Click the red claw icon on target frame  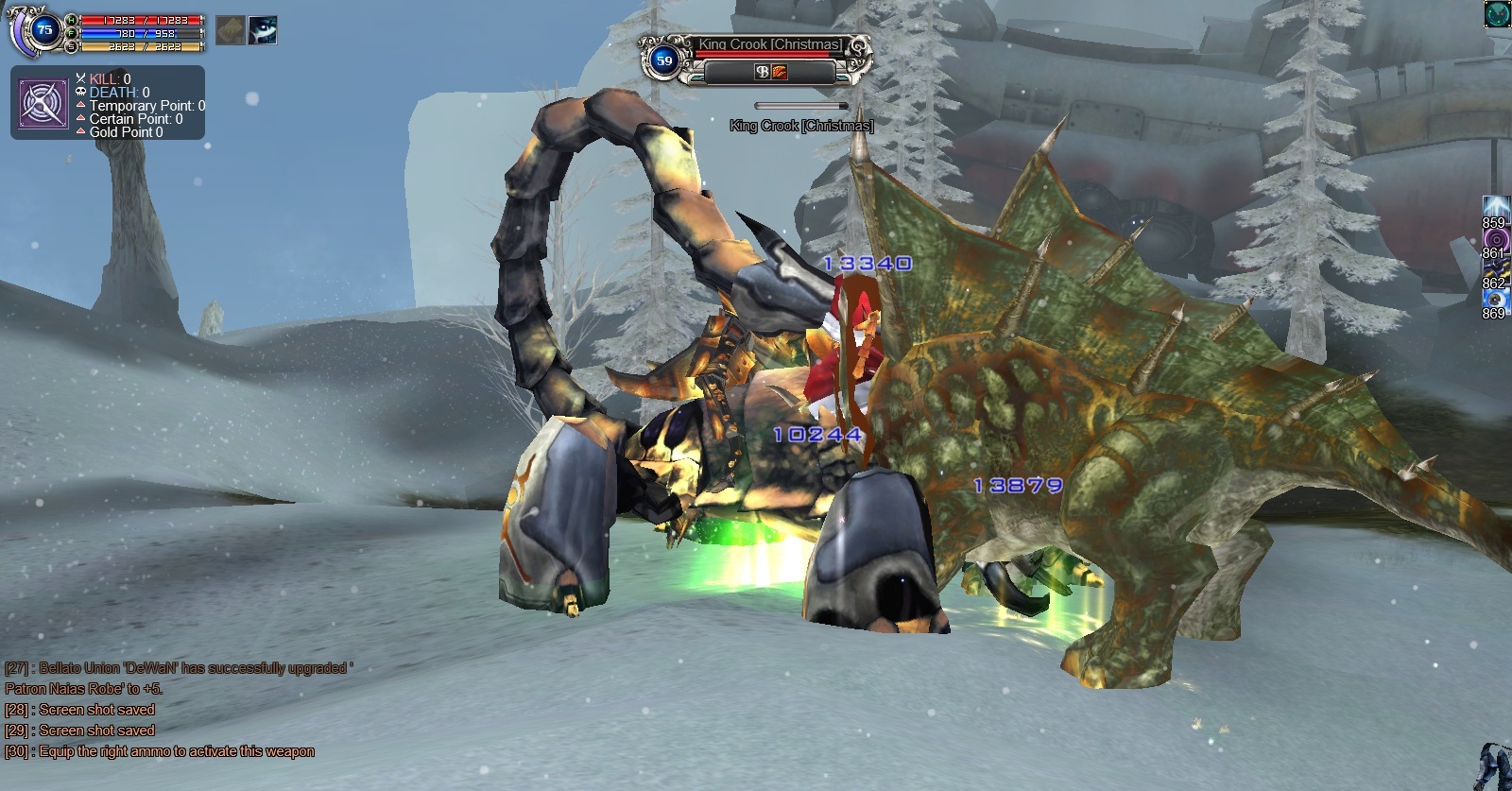click(780, 72)
